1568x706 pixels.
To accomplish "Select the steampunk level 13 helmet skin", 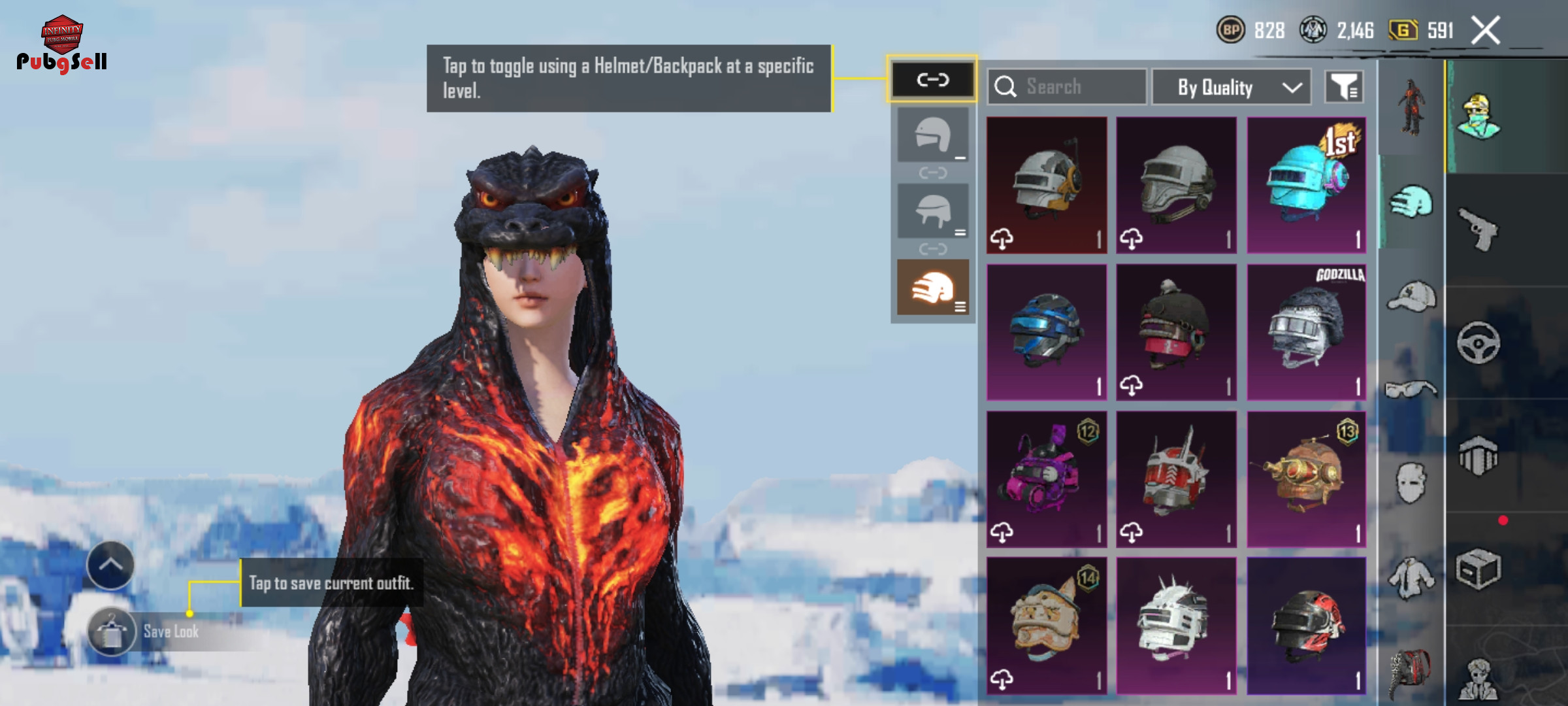I will (x=1306, y=479).
